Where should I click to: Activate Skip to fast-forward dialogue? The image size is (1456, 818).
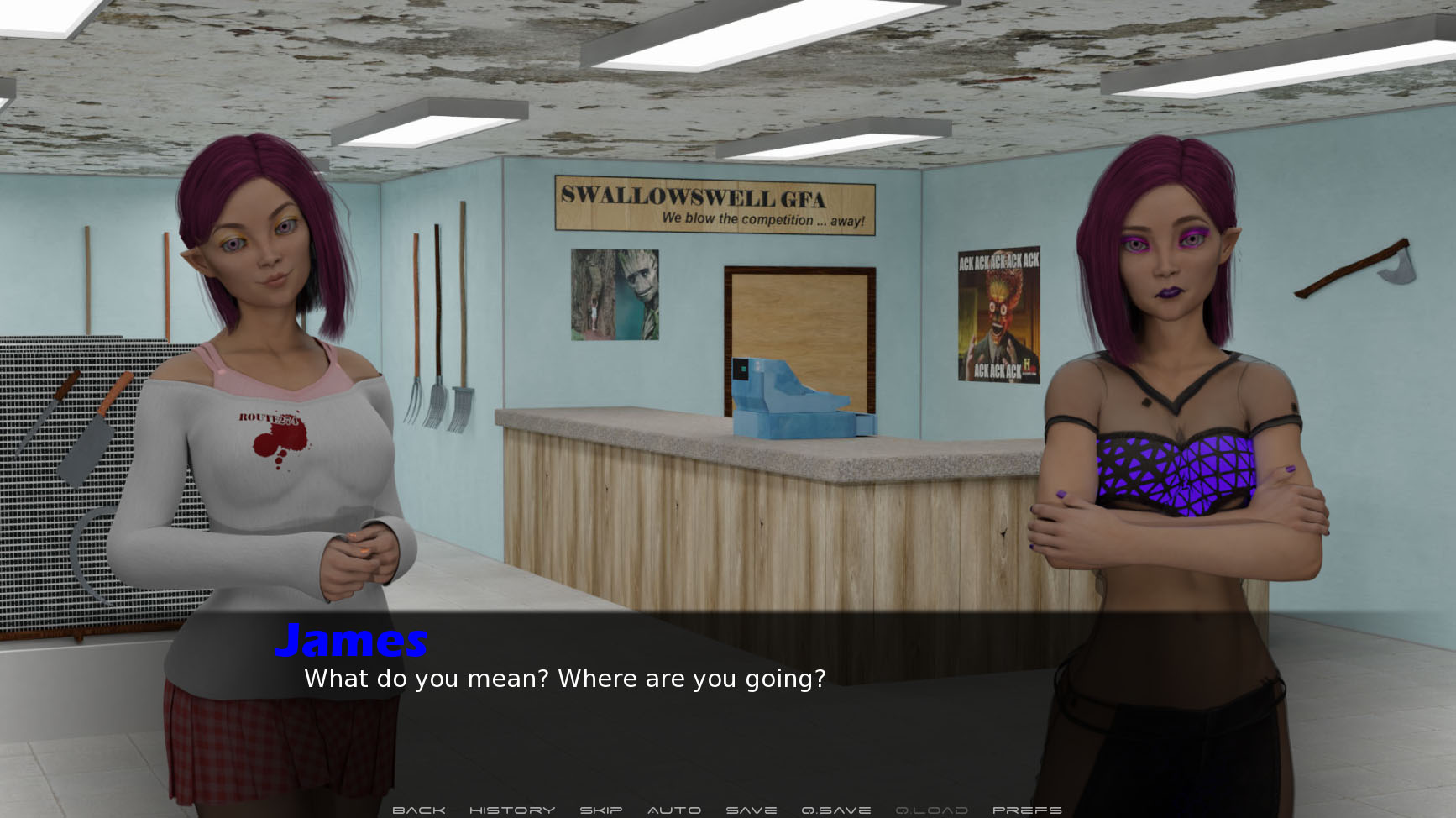point(601,810)
